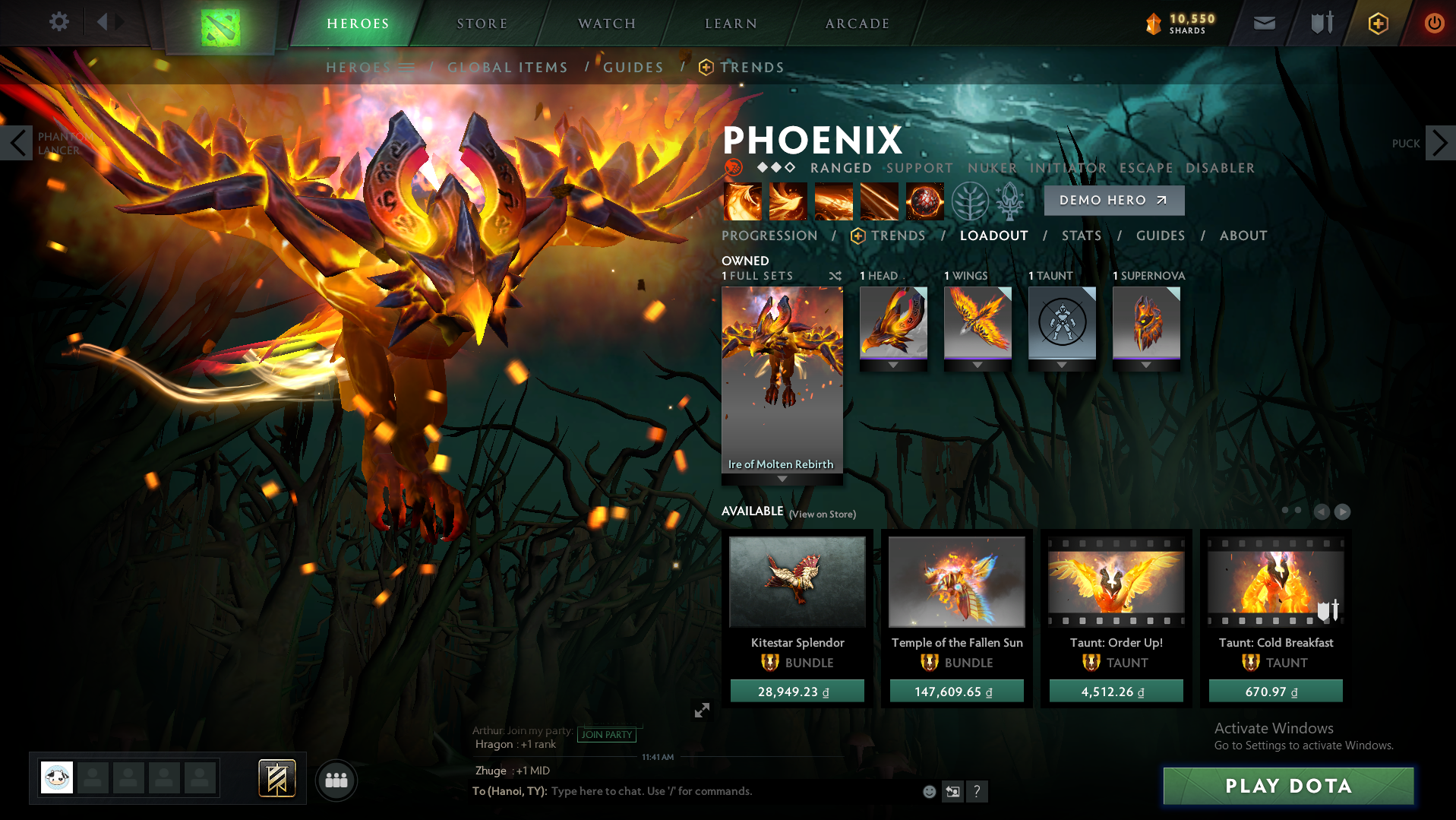Open the settings gear

59,22
